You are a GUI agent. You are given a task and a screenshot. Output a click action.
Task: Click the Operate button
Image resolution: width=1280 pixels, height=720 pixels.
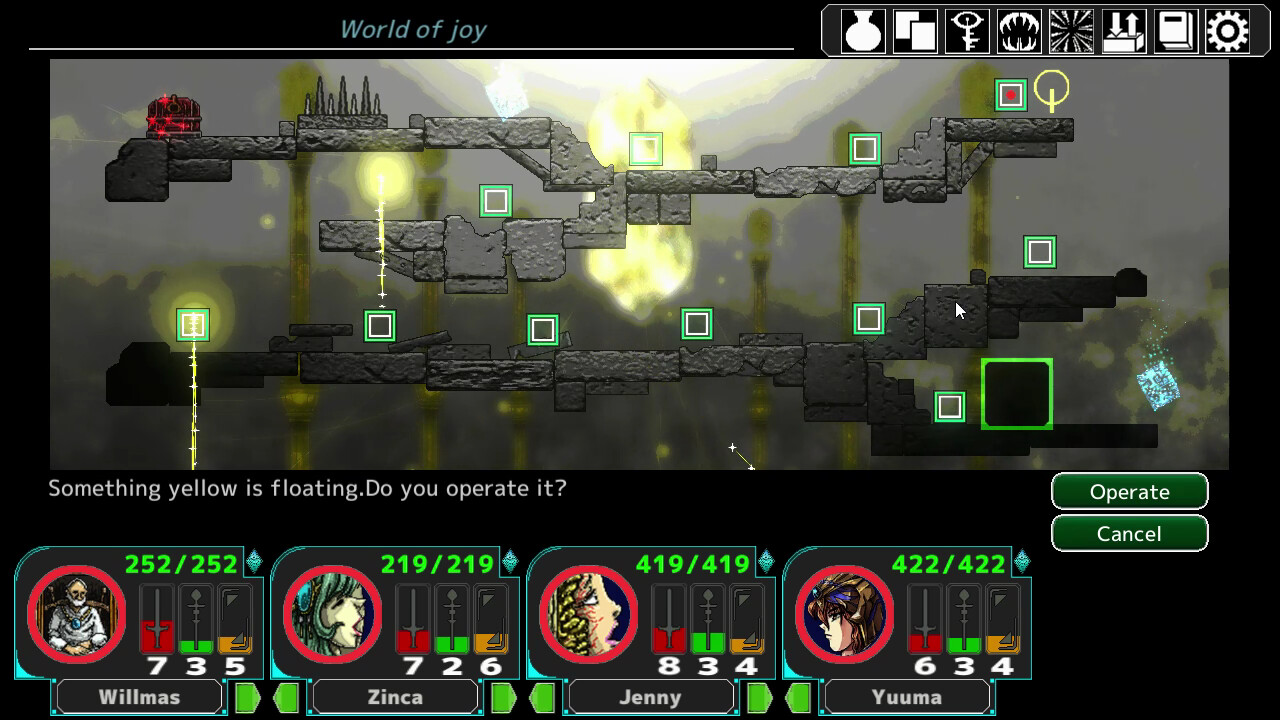pyautogui.click(x=1130, y=491)
